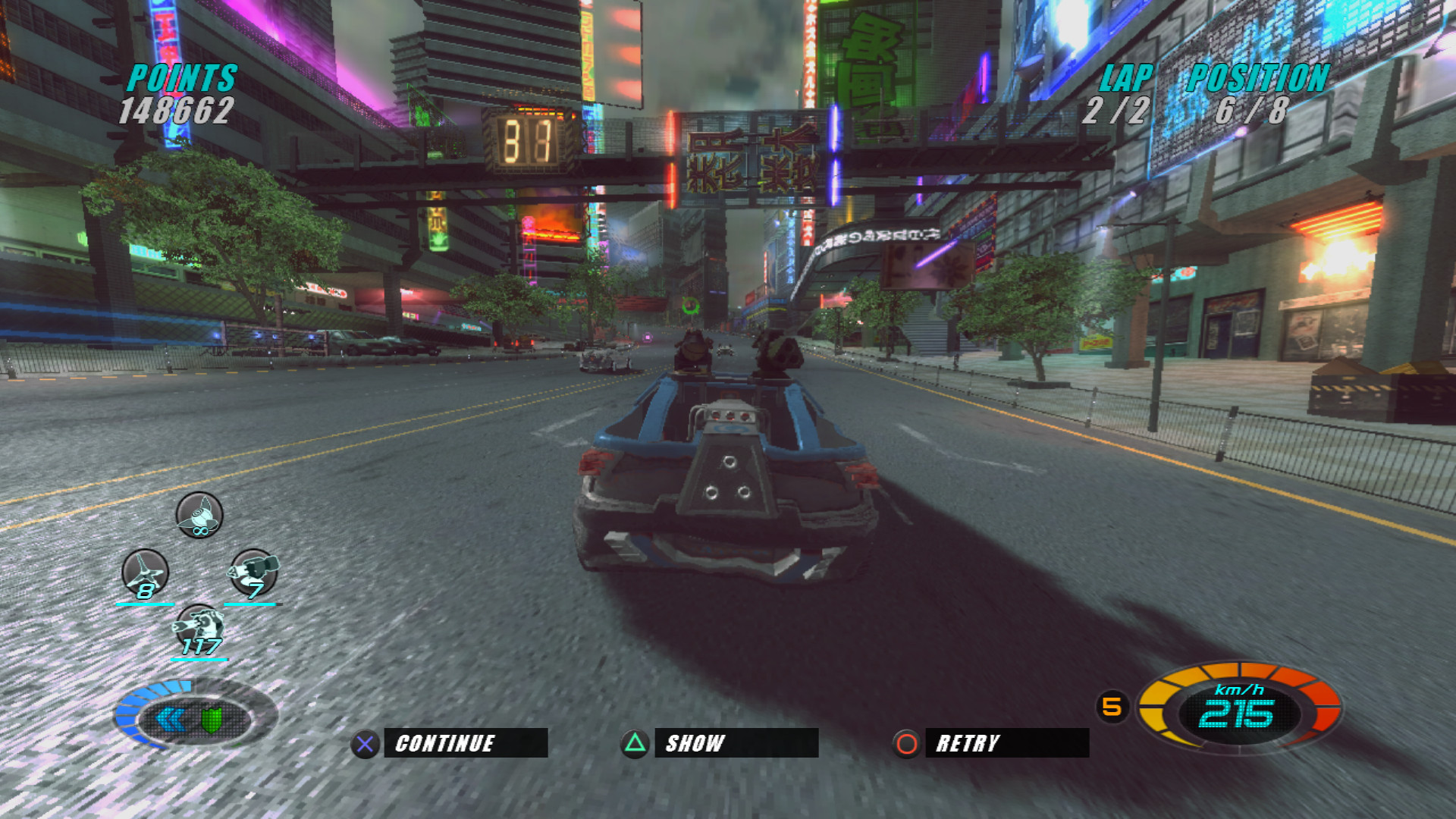
Task: Click the blue X button prompt icon
Action: click(x=365, y=743)
